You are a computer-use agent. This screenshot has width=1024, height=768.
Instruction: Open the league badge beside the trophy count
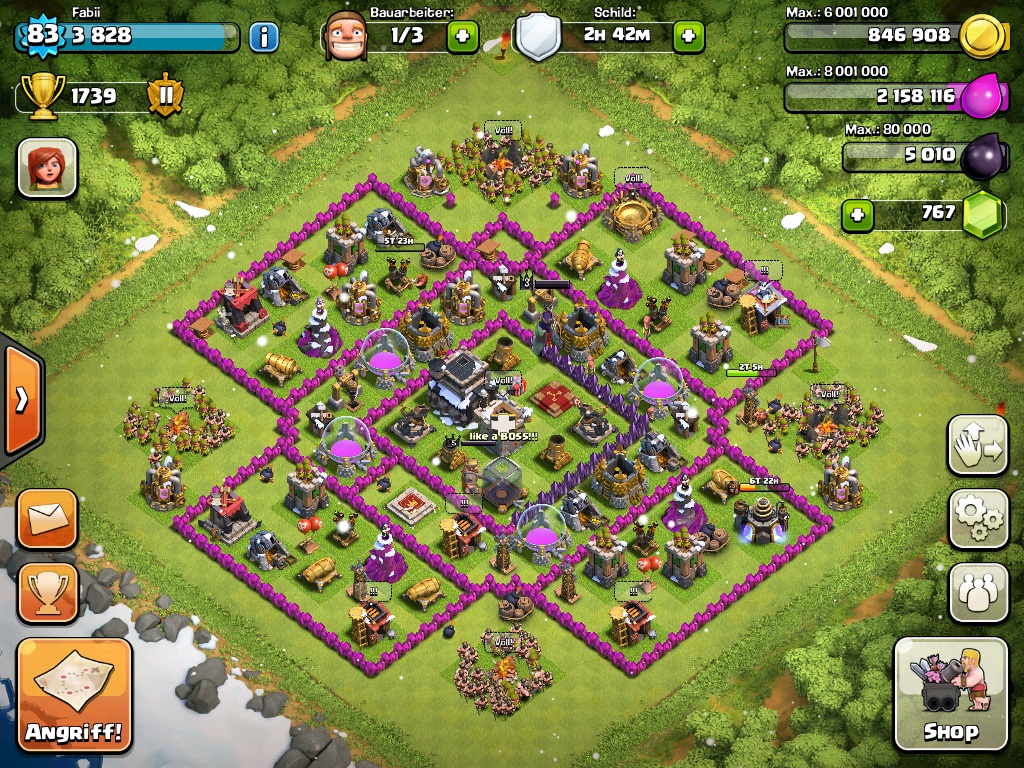tap(165, 96)
